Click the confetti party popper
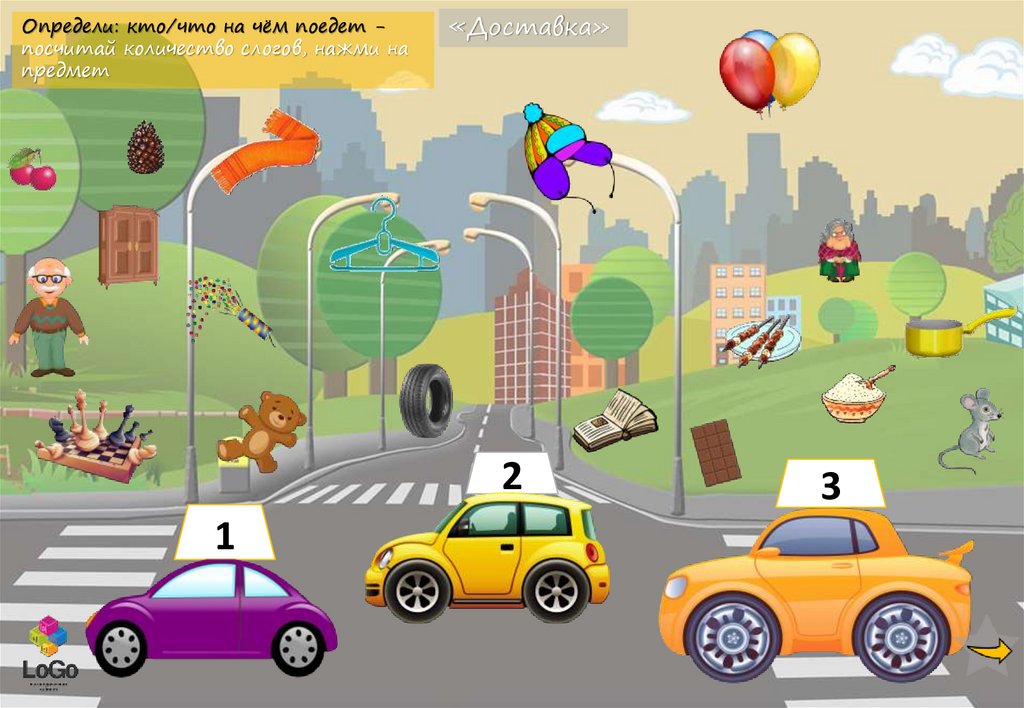The width and height of the screenshot is (1024, 708). pyautogui.click(x=231, y=310)
